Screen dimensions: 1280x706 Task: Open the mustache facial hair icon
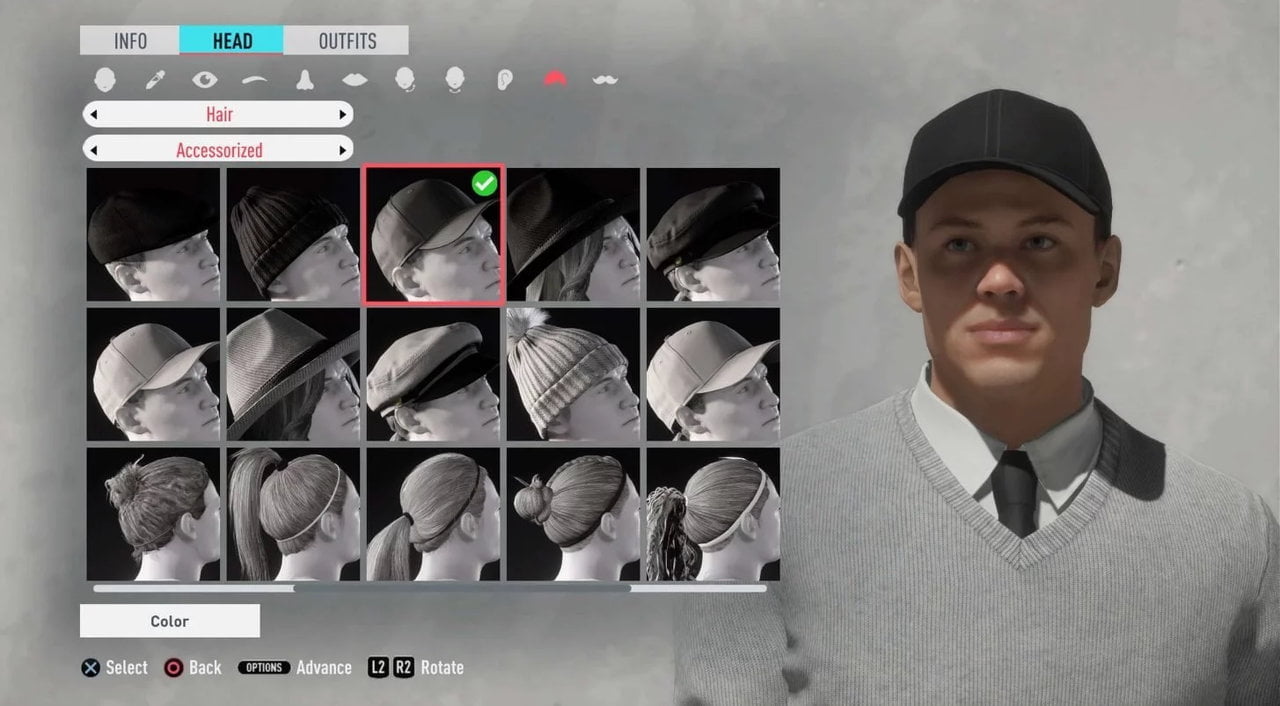604,79
